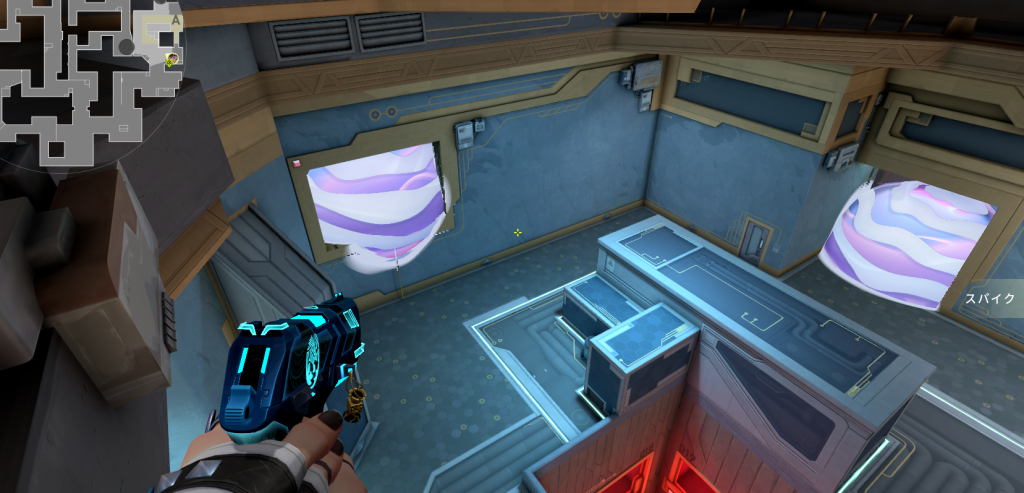Click the yellow player marker on the minimap
Viewport: 1024px width, 493px height.
click(x=172, y=60)
